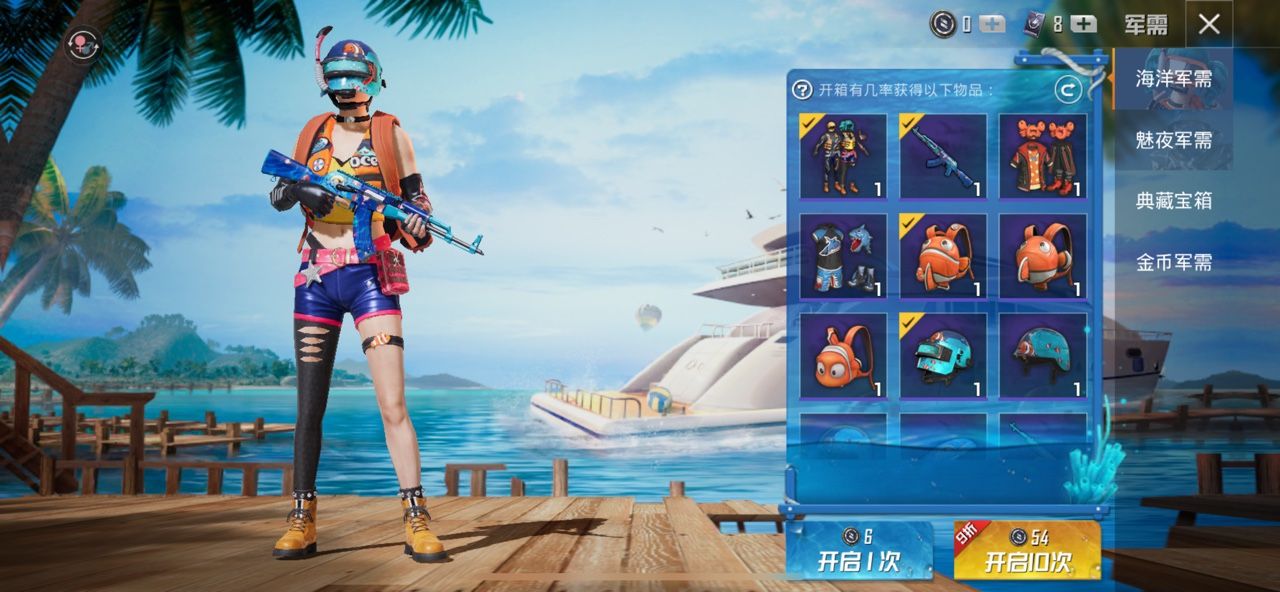Click the circular refresh arrow button

[1068, 90]
